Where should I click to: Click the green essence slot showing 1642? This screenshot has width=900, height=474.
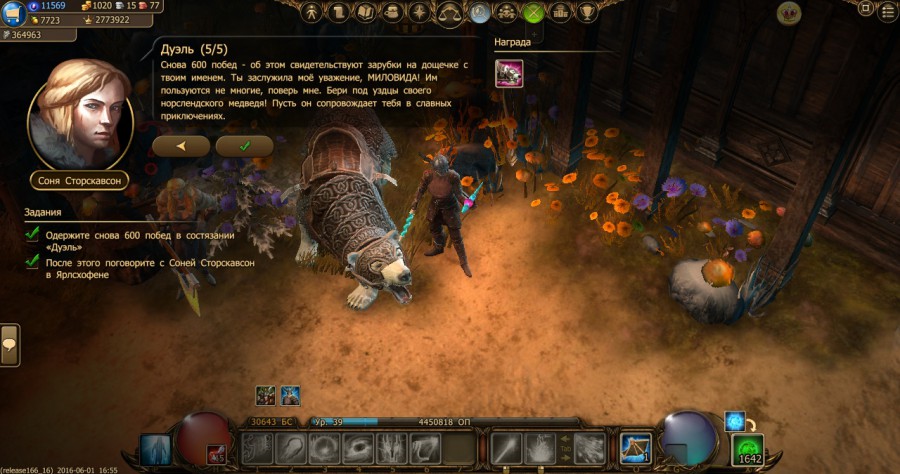(749, 450)
